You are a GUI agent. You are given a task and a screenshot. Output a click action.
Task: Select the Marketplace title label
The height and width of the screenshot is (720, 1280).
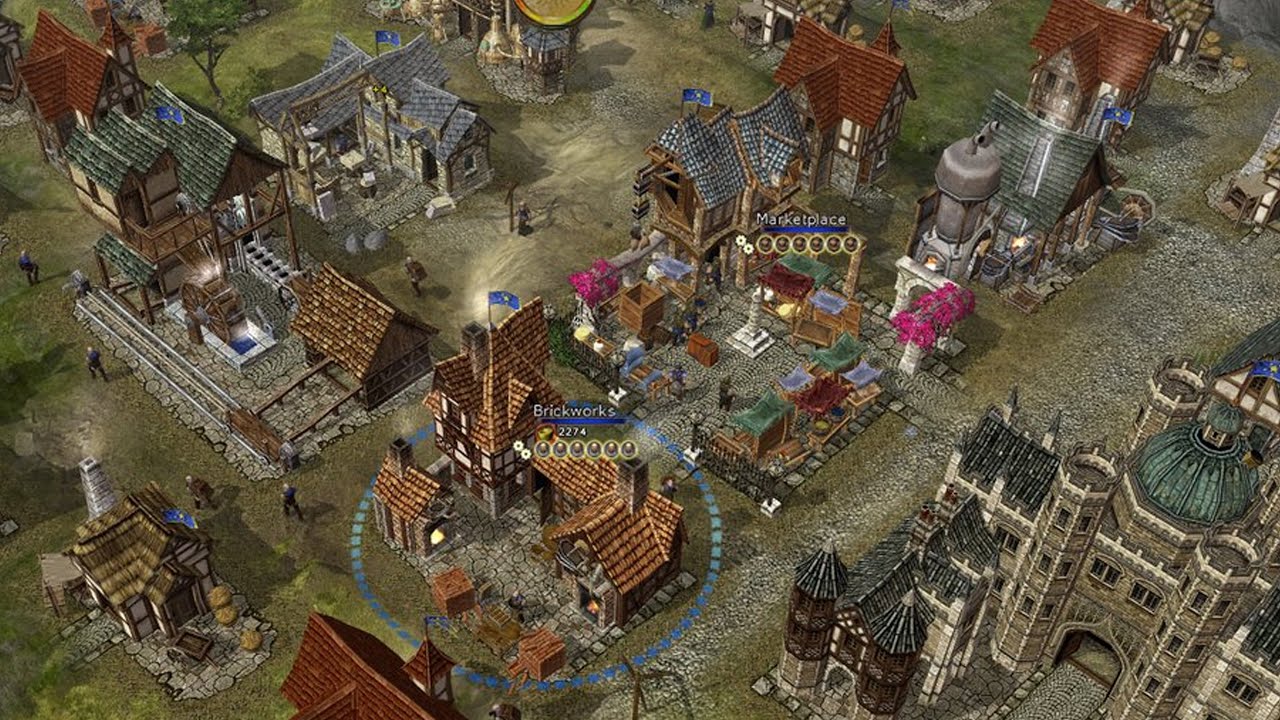click(x=800, y=220)
